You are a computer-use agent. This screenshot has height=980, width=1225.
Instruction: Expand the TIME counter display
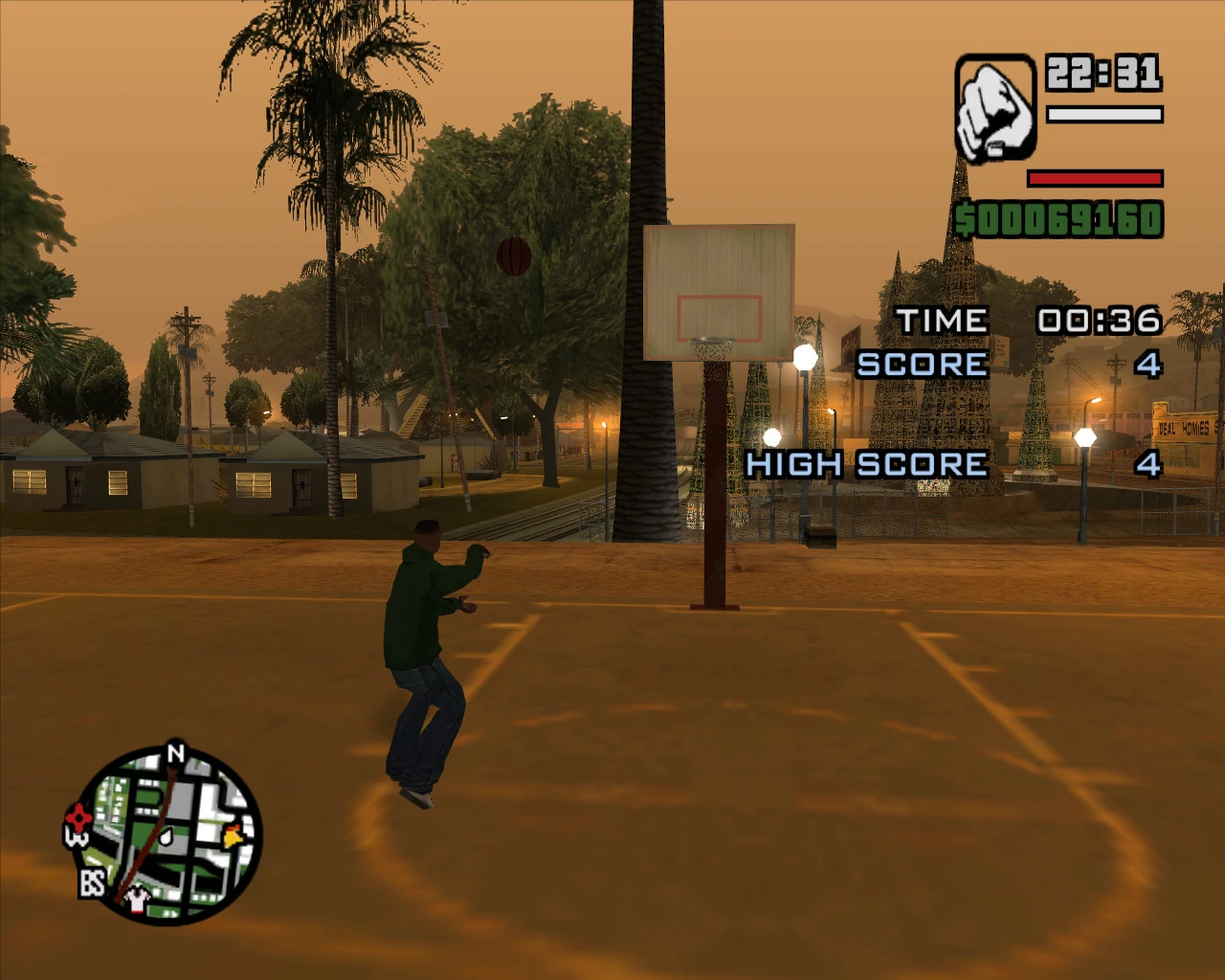(x=1023, y=320)
